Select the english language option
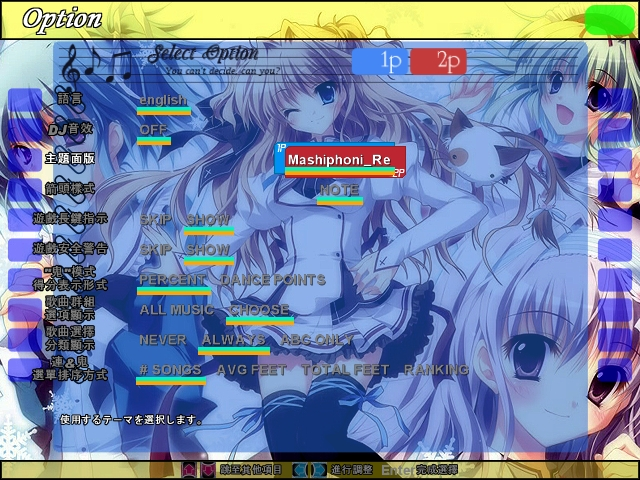Image resolution: width=640 pixels, height=480 pixels. click(163, 100)
